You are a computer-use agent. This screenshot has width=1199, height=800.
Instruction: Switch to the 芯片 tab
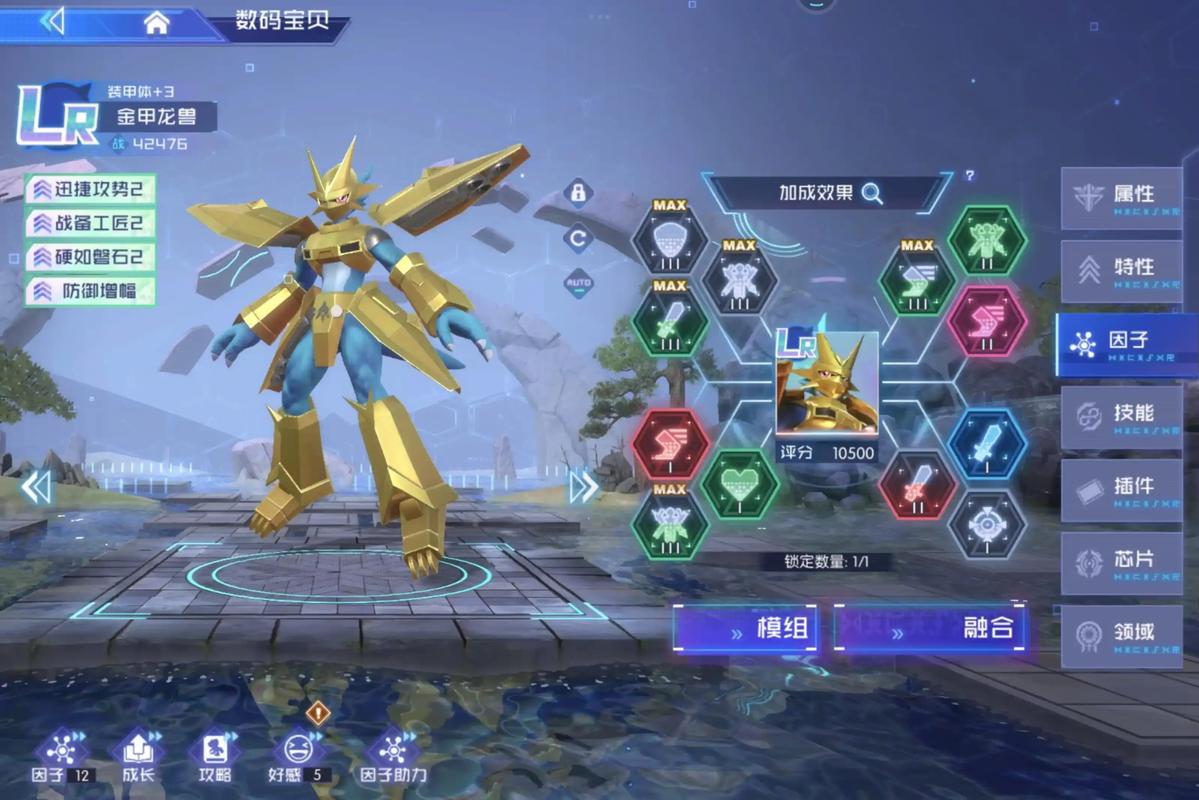(x=1121, y=562)
